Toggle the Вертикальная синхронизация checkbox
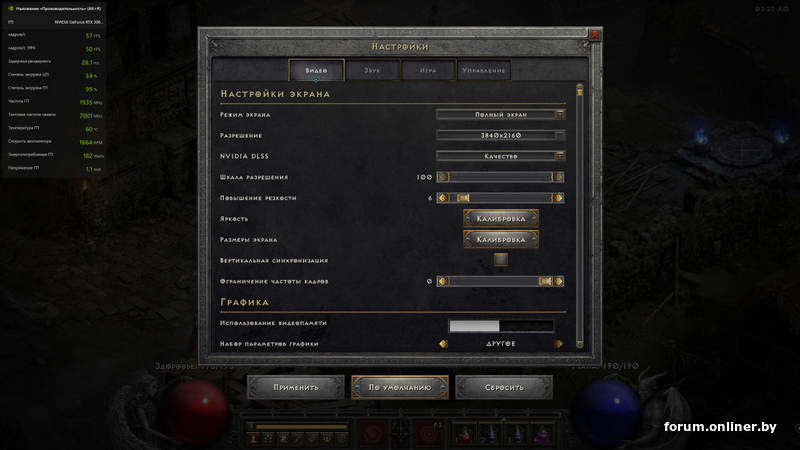The width and height of the screenshot is (800, 450). (501, 260)
